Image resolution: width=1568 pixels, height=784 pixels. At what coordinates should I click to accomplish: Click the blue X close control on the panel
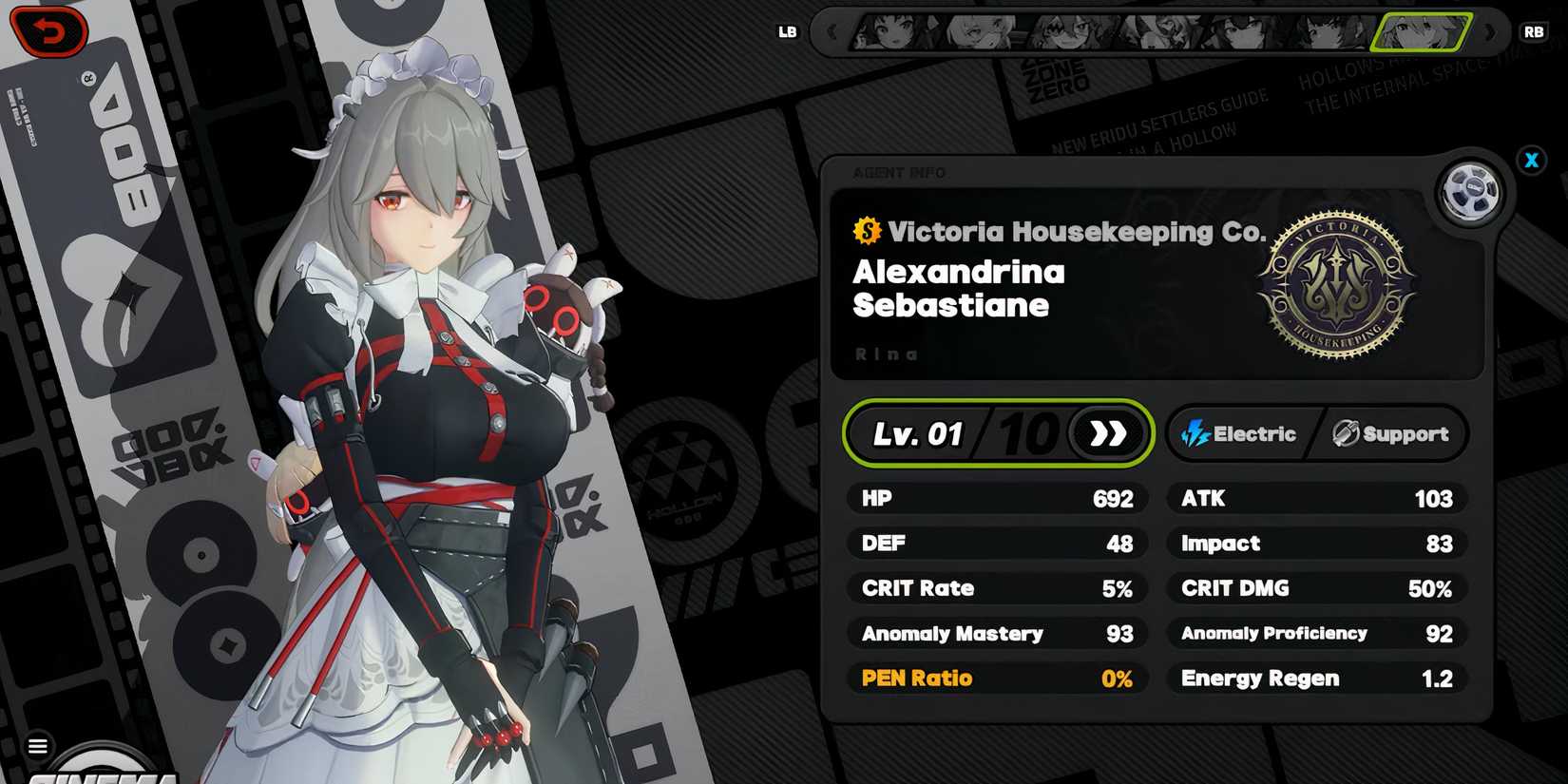click(1532, 161)
